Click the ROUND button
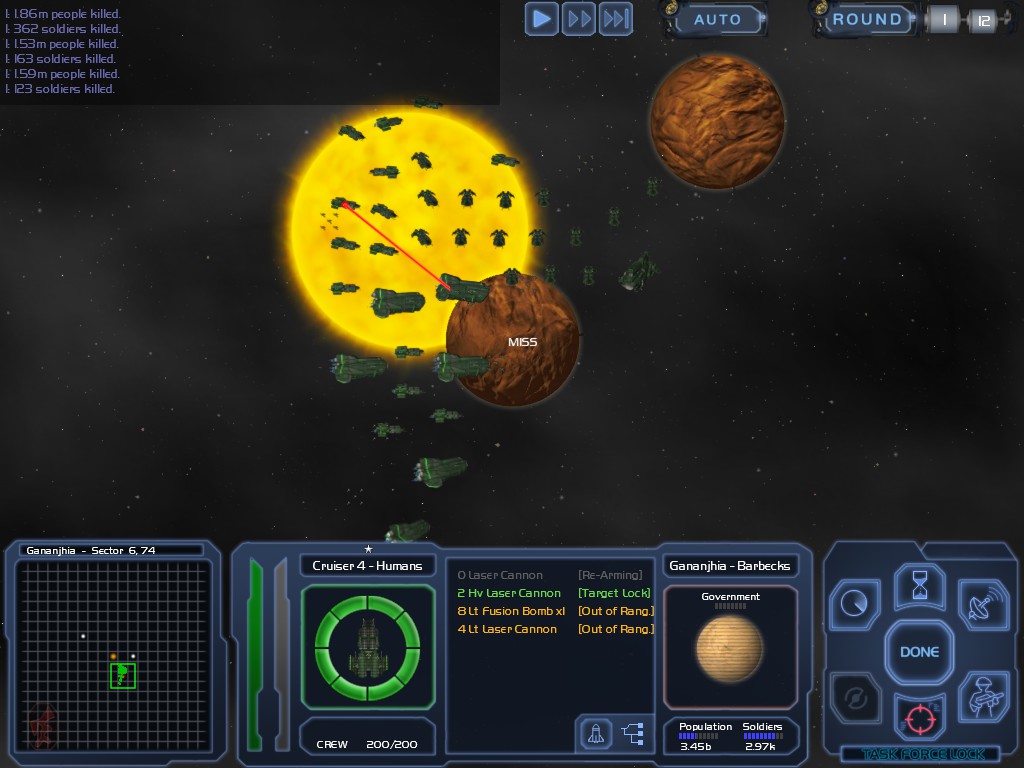 (866, 19)
